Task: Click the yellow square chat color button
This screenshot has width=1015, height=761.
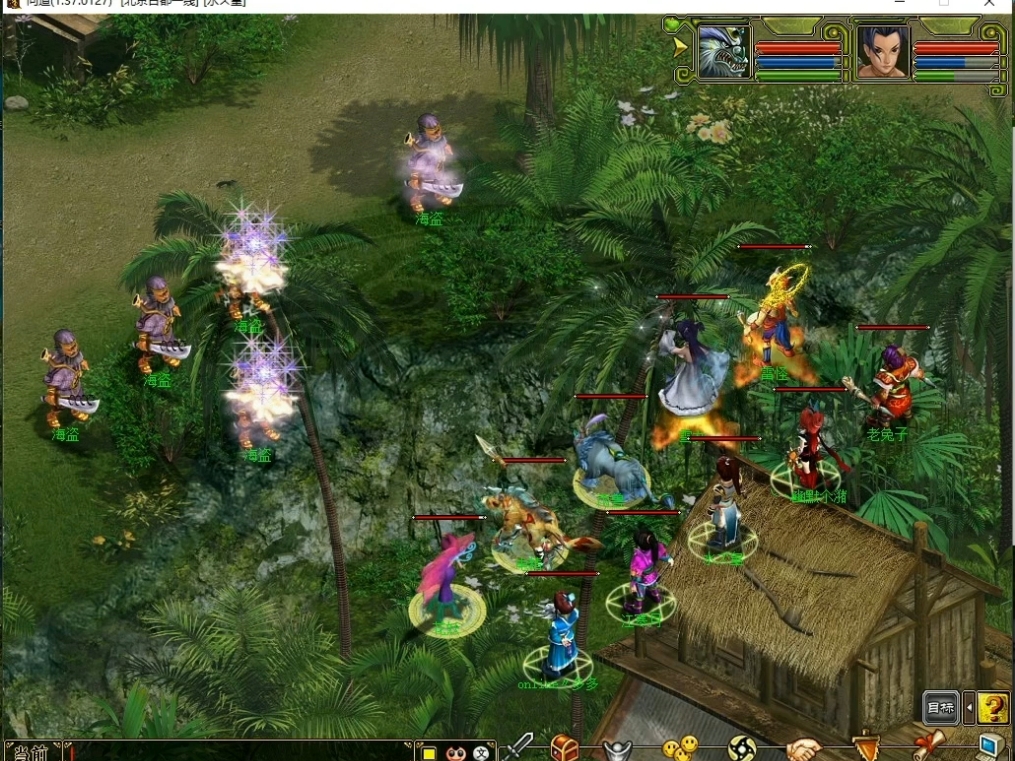Action: point(429,753)
